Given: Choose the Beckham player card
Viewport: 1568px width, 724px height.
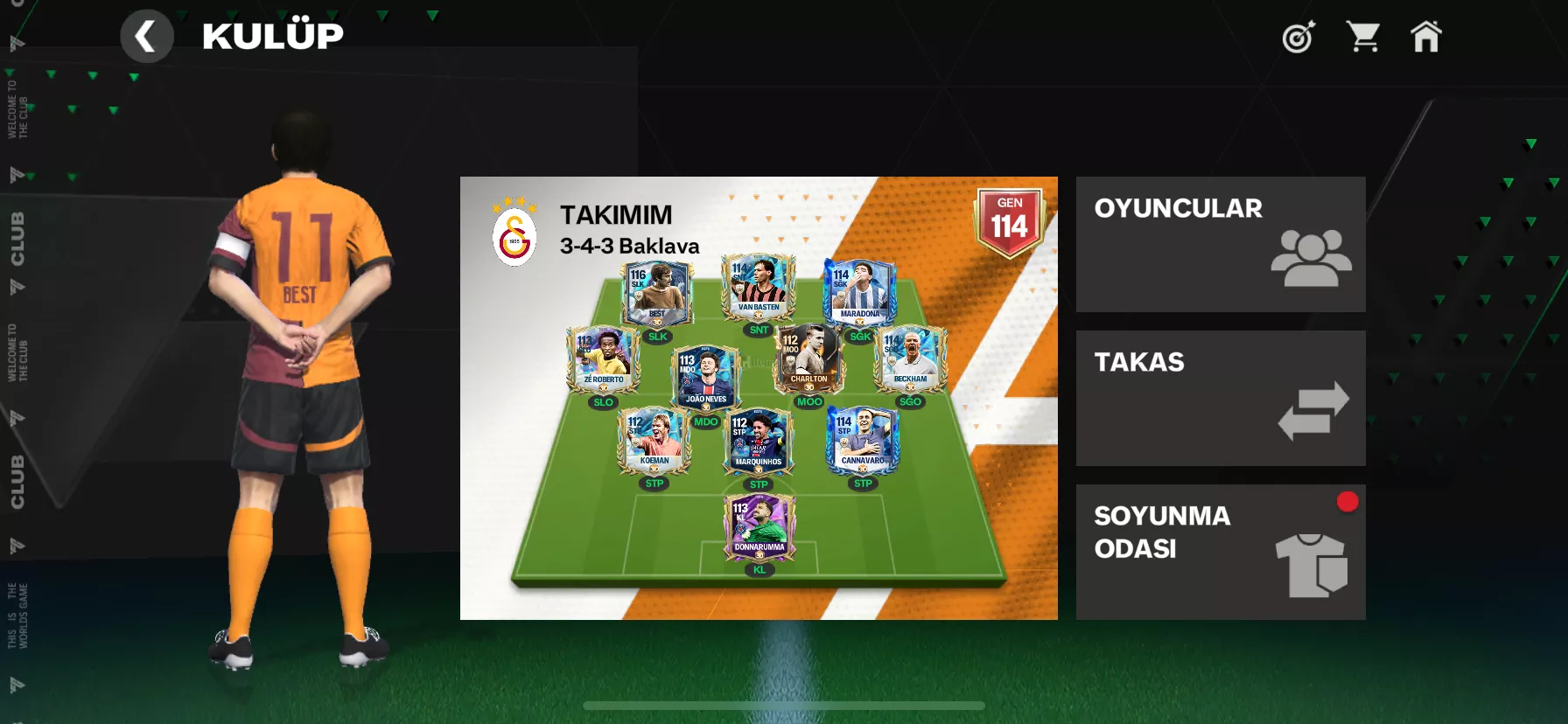Looking at the screenshot, I should [x=910, y=359].
